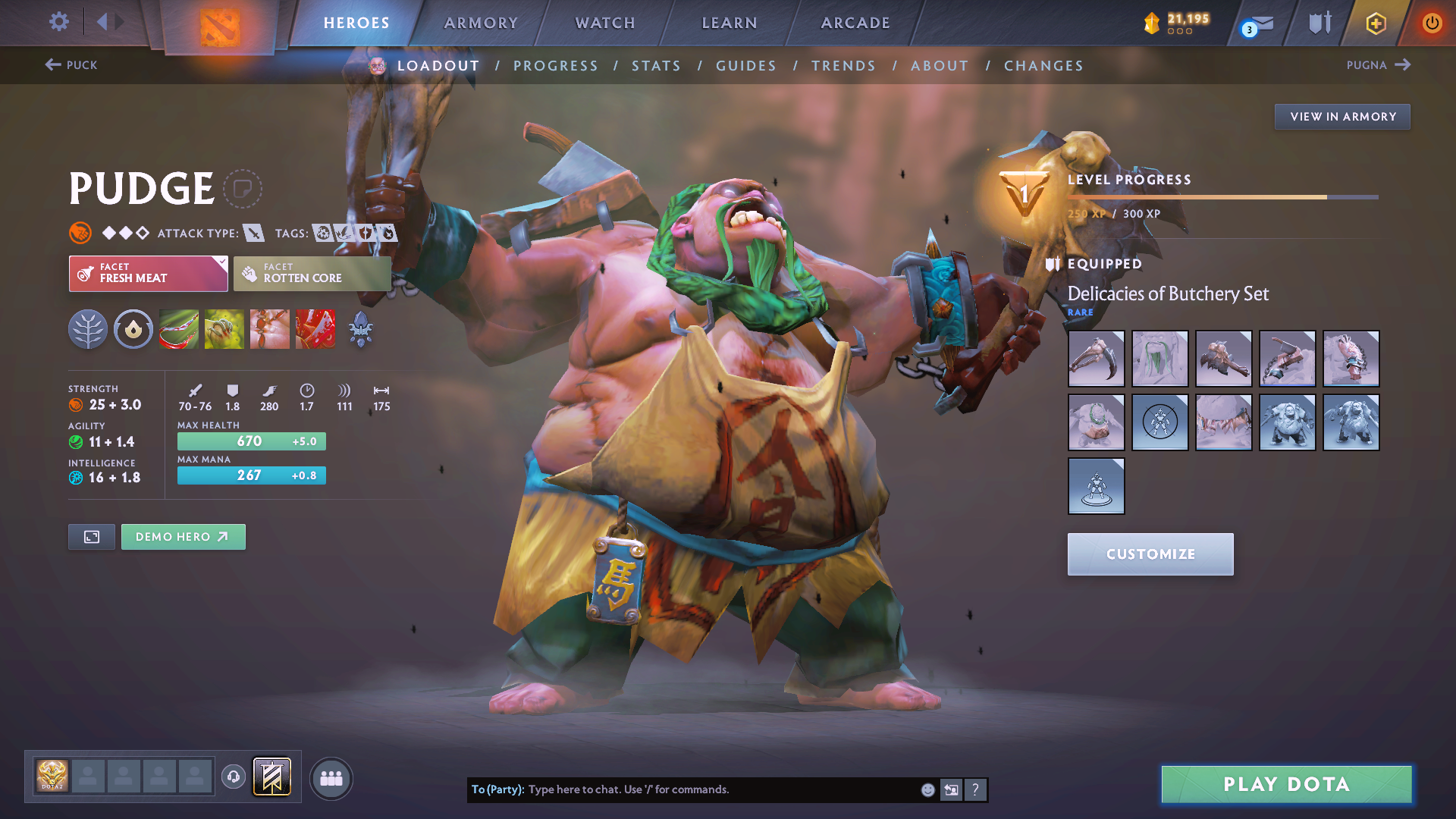
Task: Go to next hero Pugna
Action: [1378, 65]
